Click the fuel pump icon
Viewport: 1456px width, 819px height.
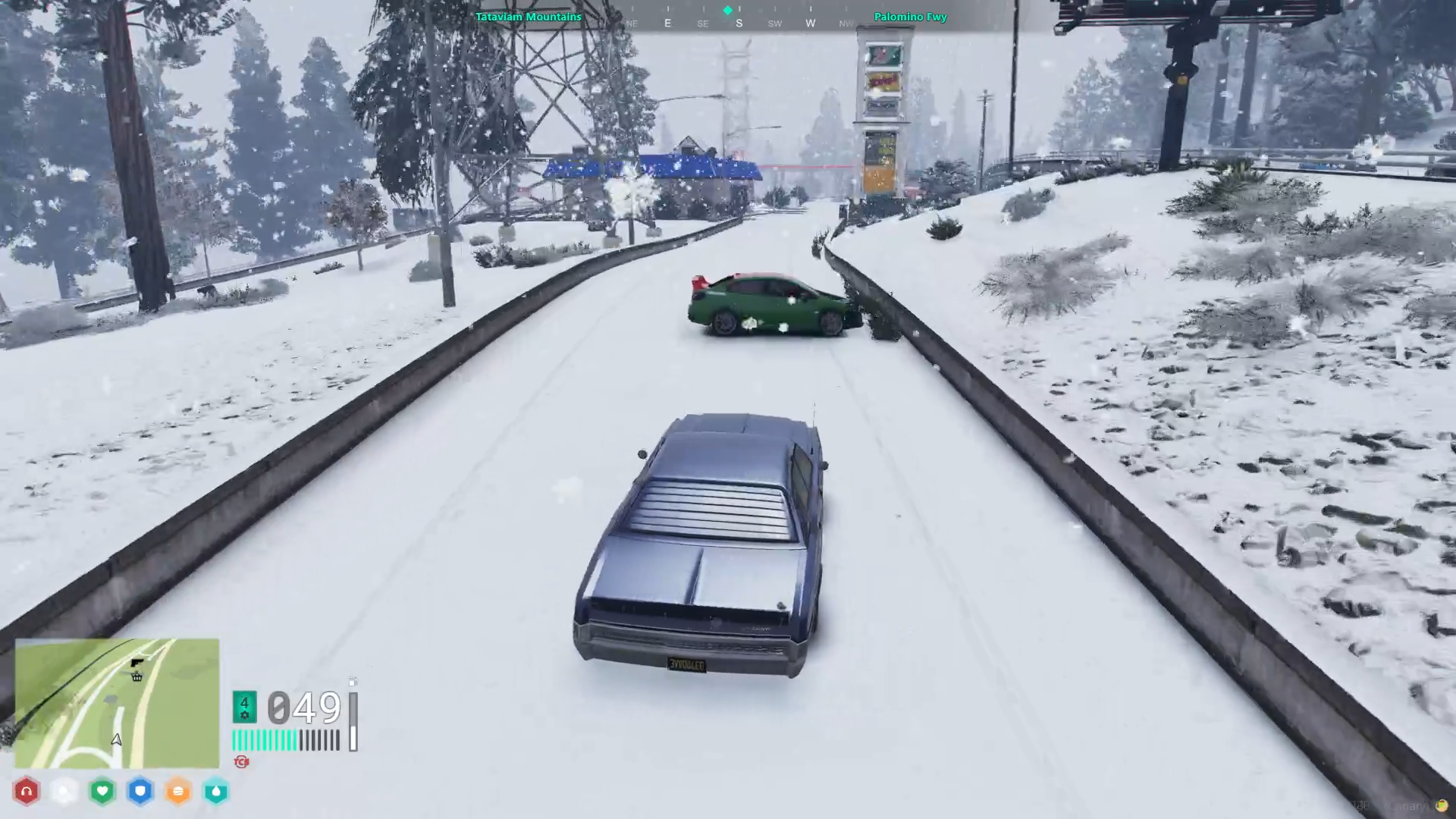(x=353, y=682)
